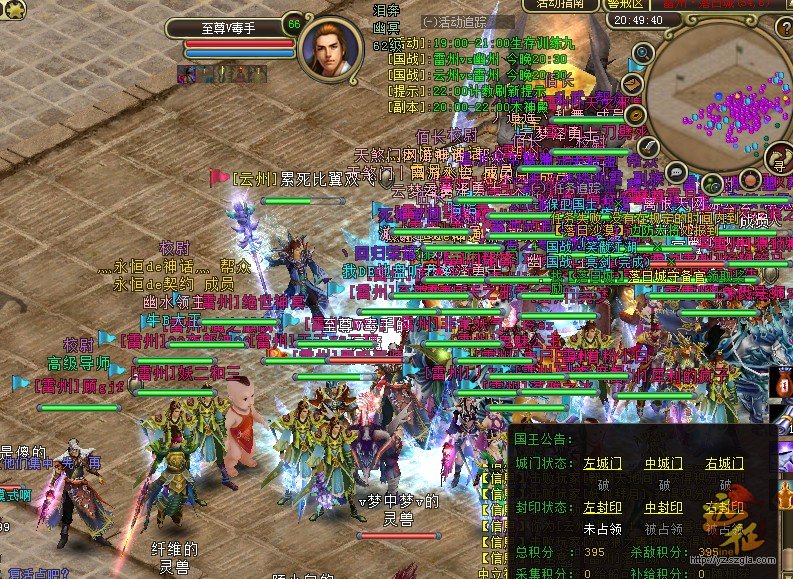Click the 寻 pathfinding button

click(779, 159)
